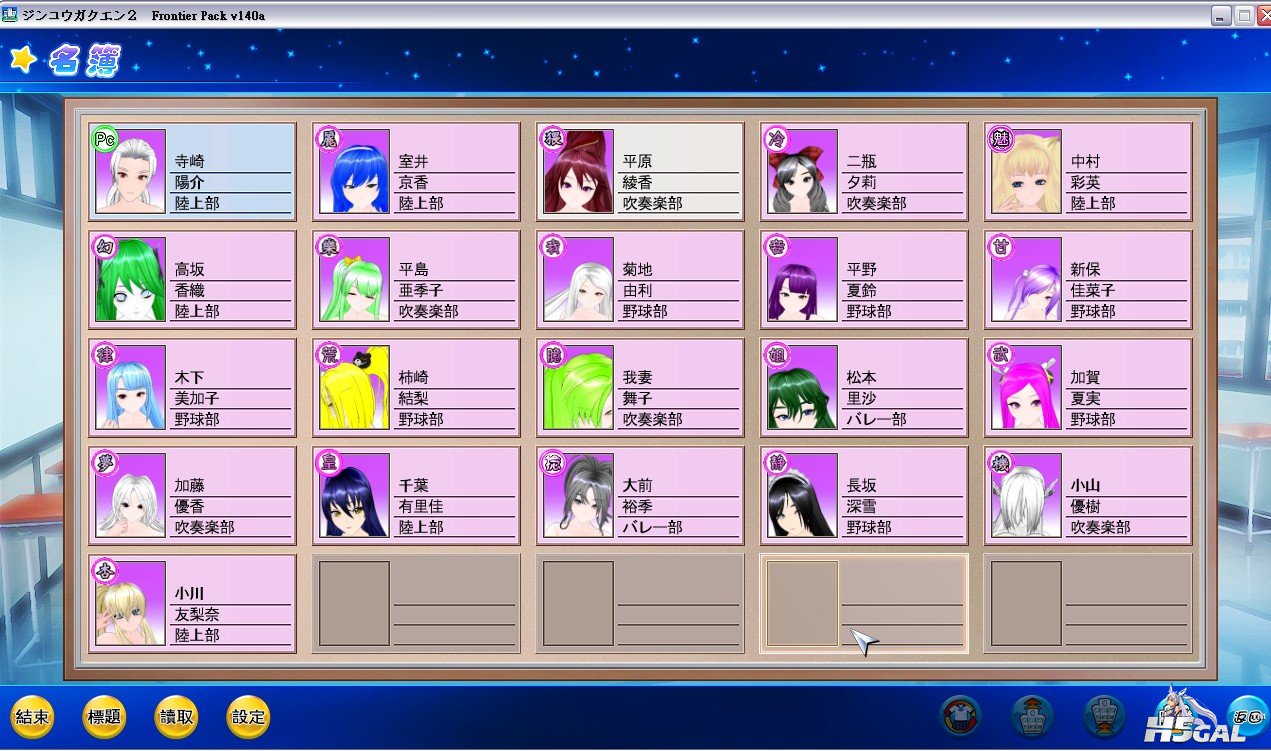Screen dimensions: 1271x751
Task: Choose the student card 千葉 有里佳
Action: (416, 496)
